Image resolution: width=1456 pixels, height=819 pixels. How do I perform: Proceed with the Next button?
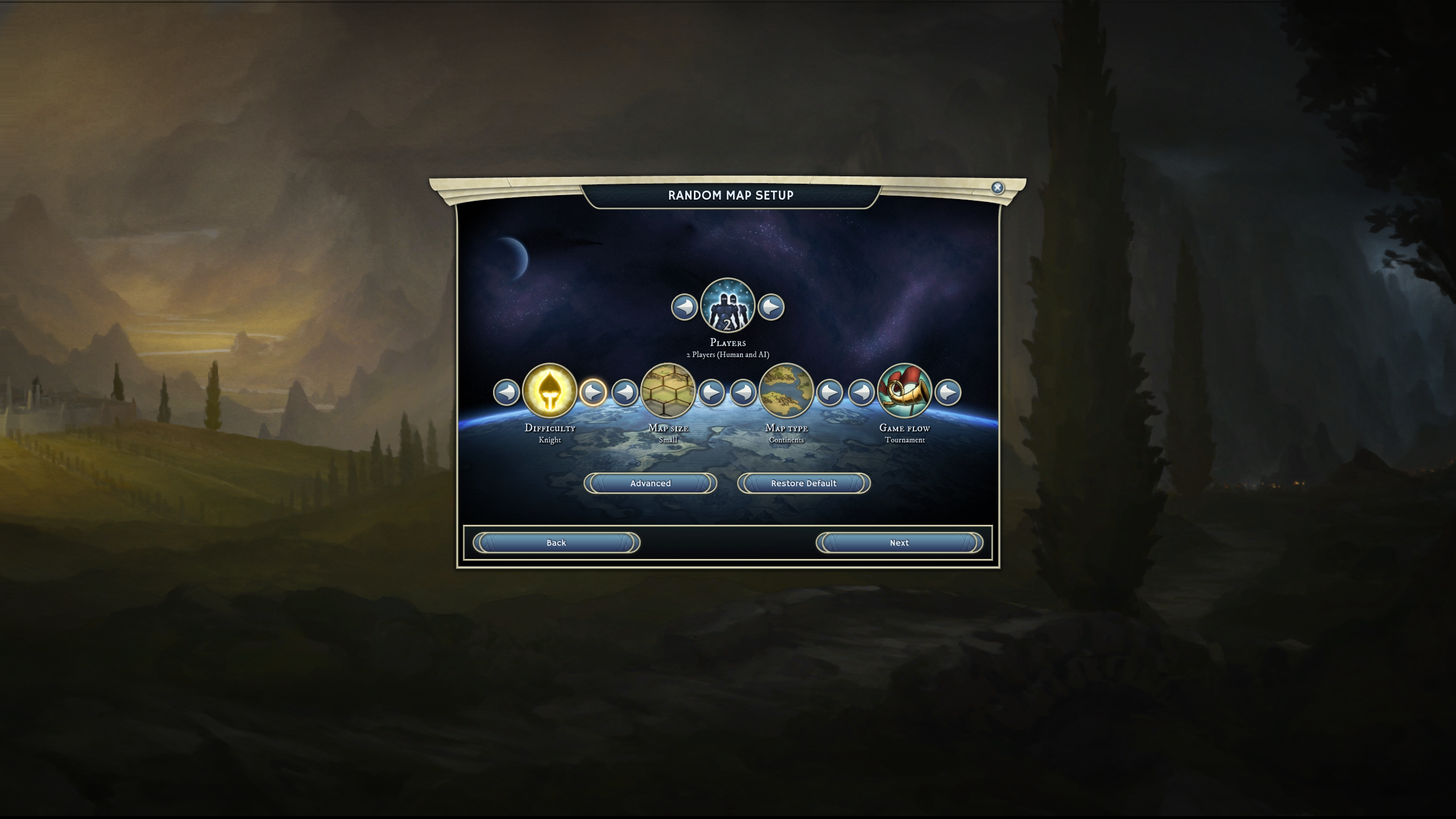coord(899,543)
